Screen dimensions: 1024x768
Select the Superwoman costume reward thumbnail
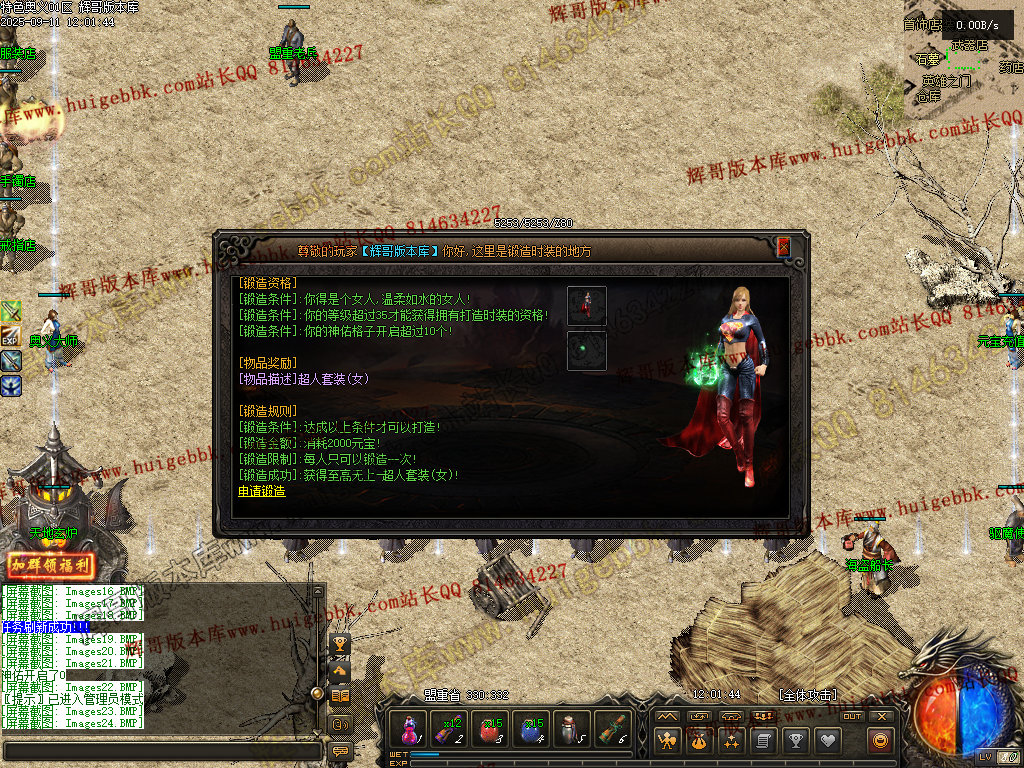click(587, 306)
